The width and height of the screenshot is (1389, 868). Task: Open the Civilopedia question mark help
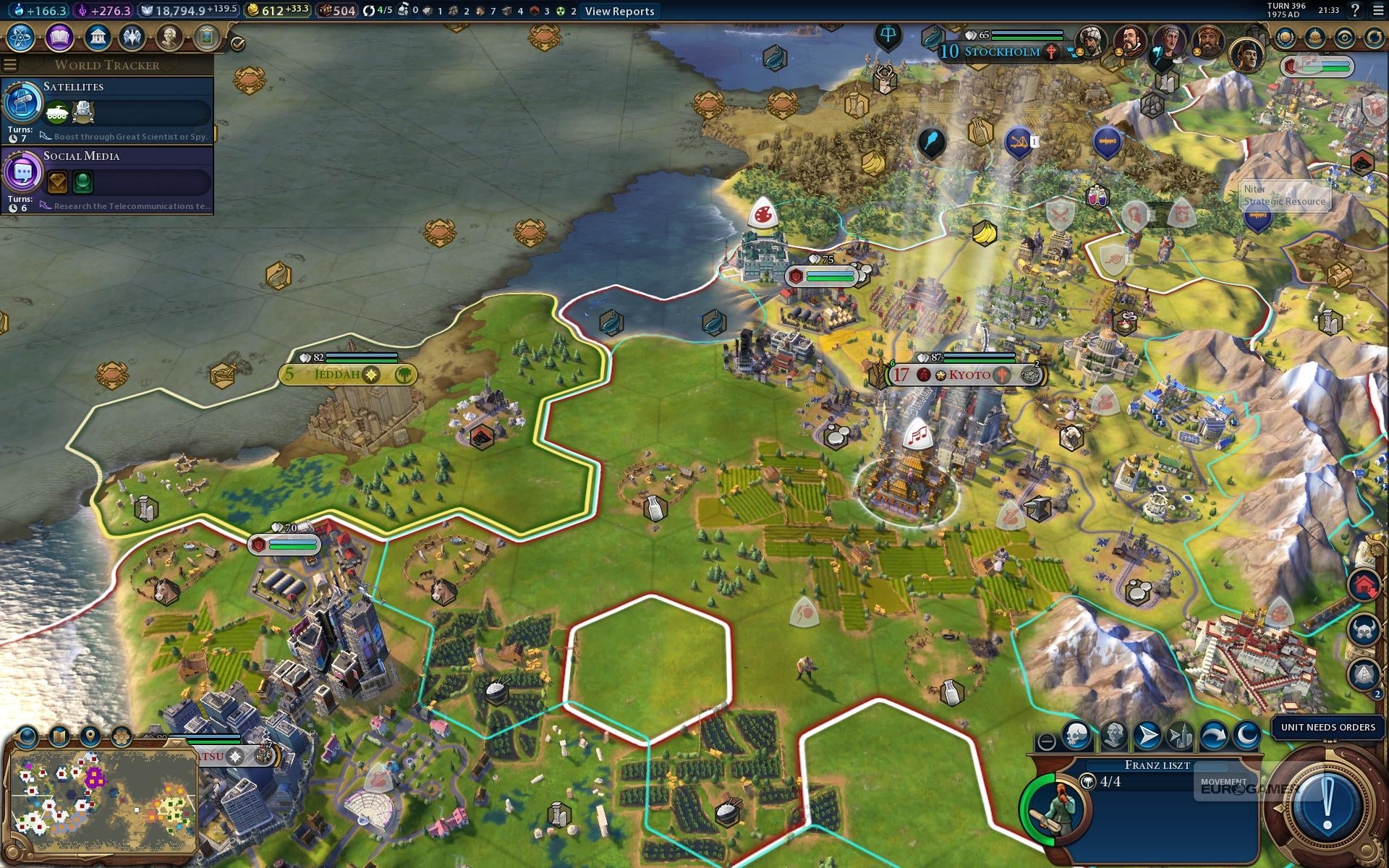[x=1355, y=10]
